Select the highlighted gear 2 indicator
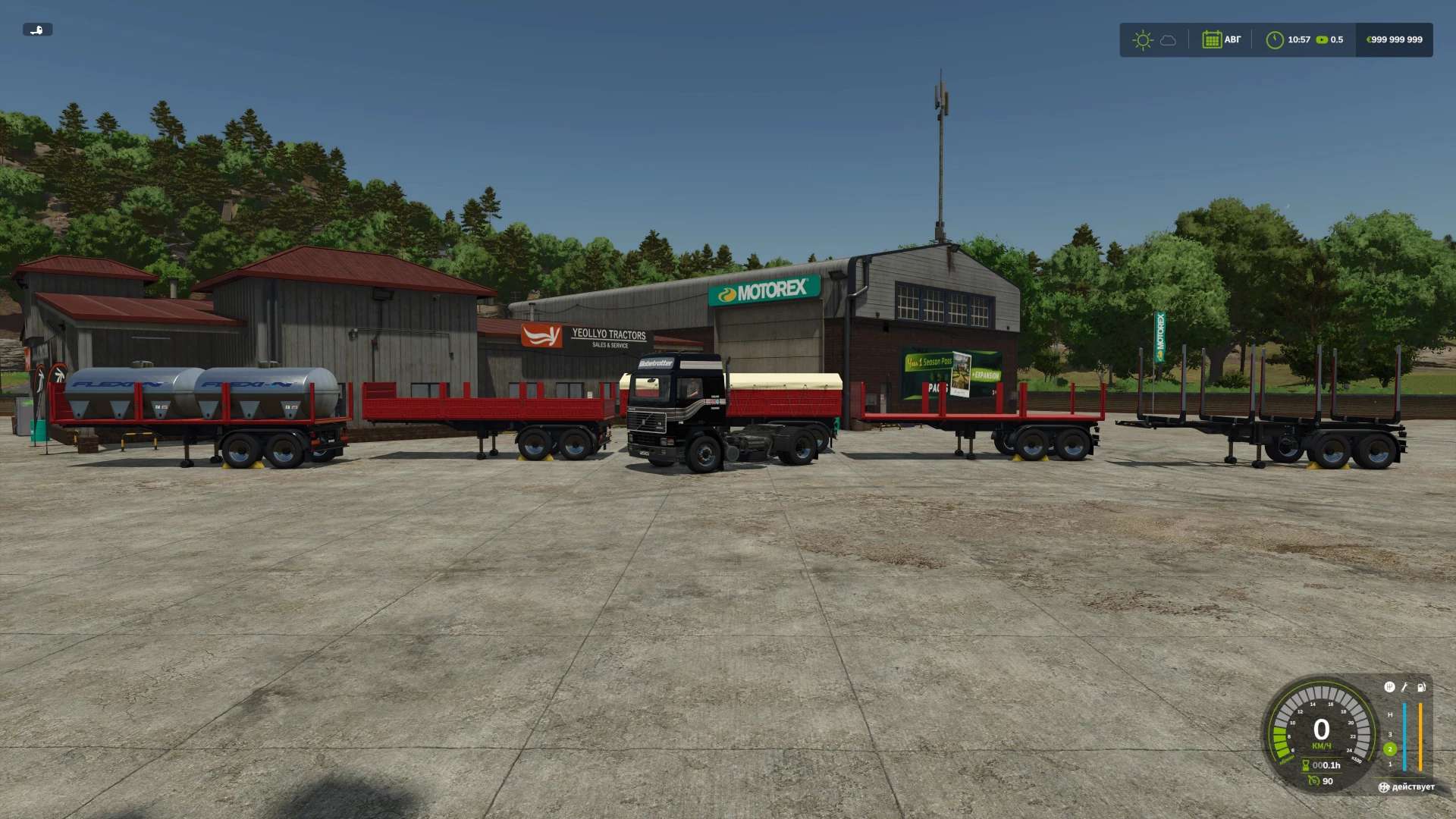This screenshot has width=1456, height=819. [1390, 749]
